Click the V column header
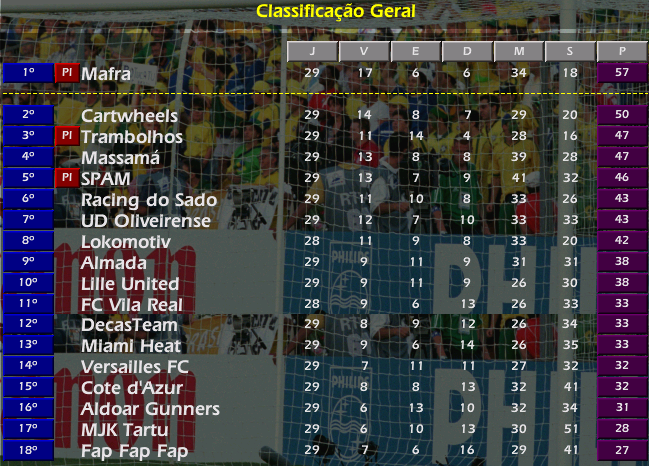Viewport: 649px width, 466px height. 364,51
